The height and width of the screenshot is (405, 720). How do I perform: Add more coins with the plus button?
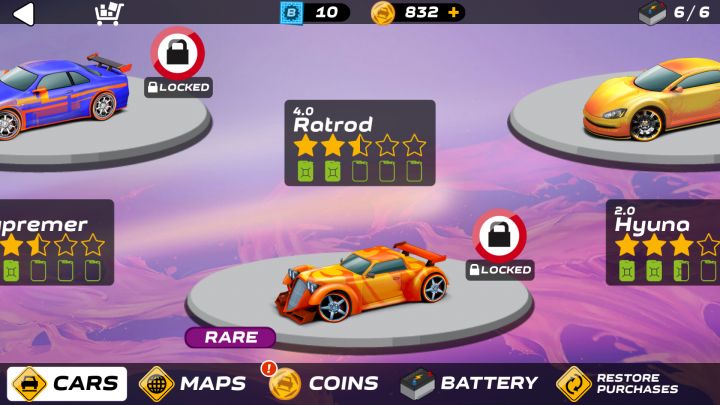454,13
